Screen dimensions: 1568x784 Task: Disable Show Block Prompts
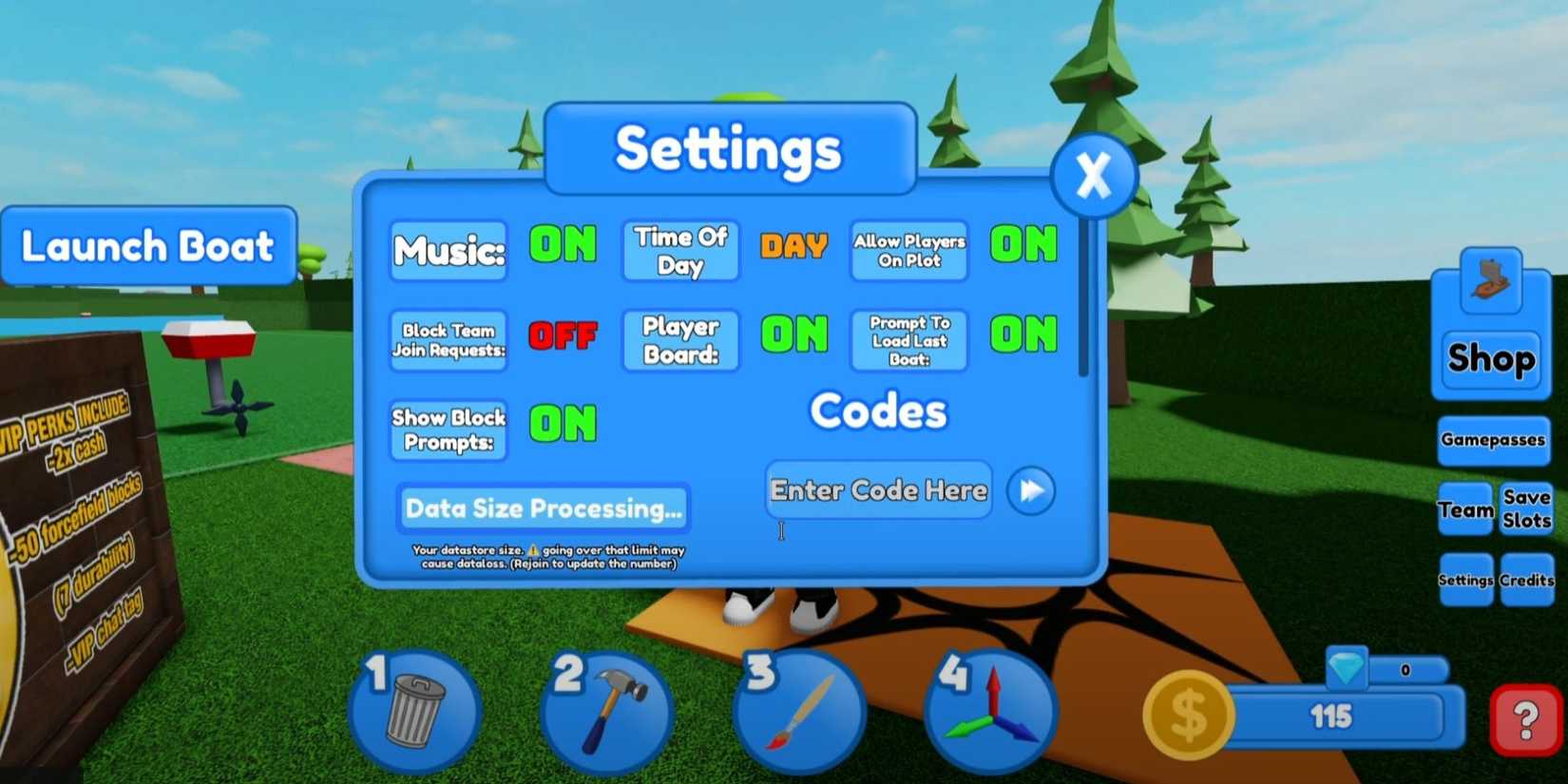pyautogui.click(x=563, y=425)
